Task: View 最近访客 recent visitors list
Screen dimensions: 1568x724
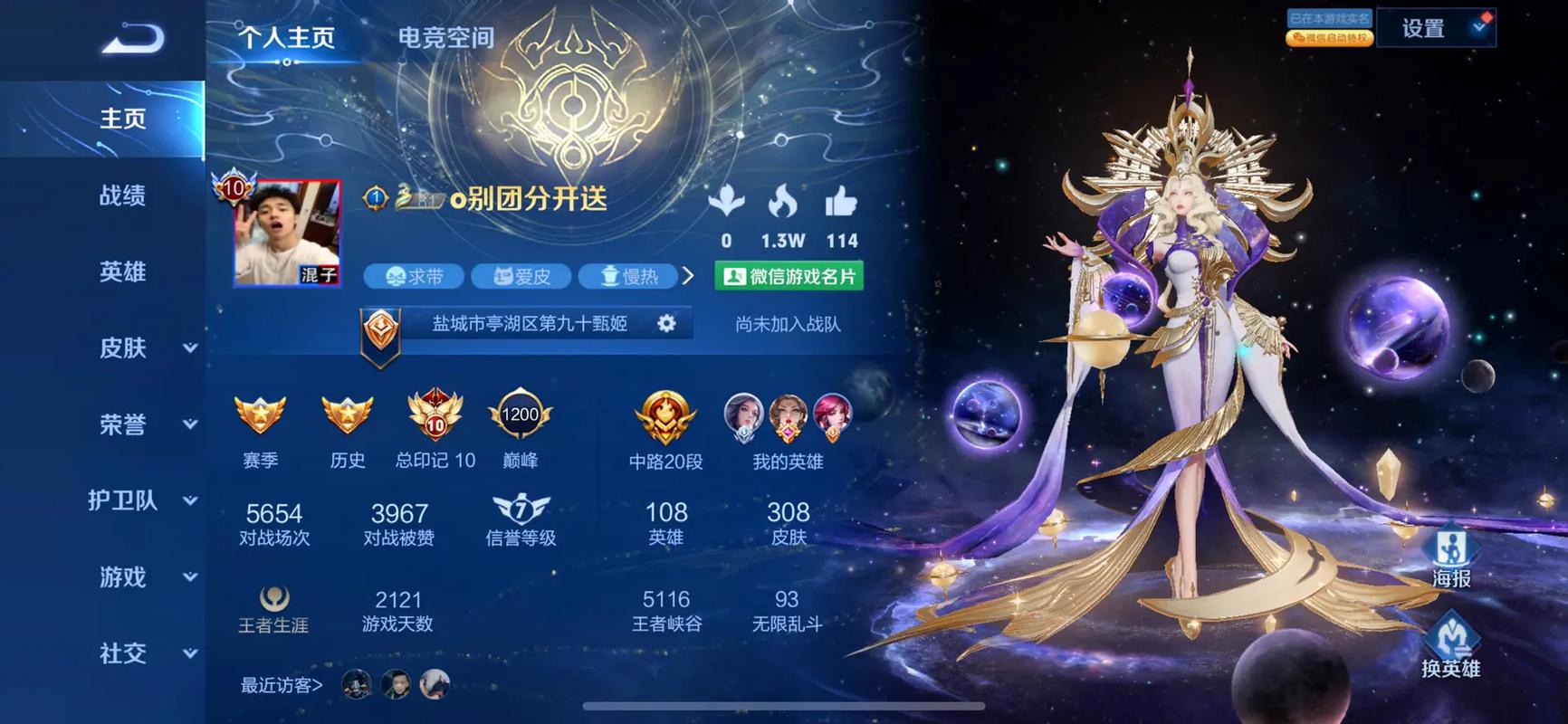Action: (x=282, y=685)
